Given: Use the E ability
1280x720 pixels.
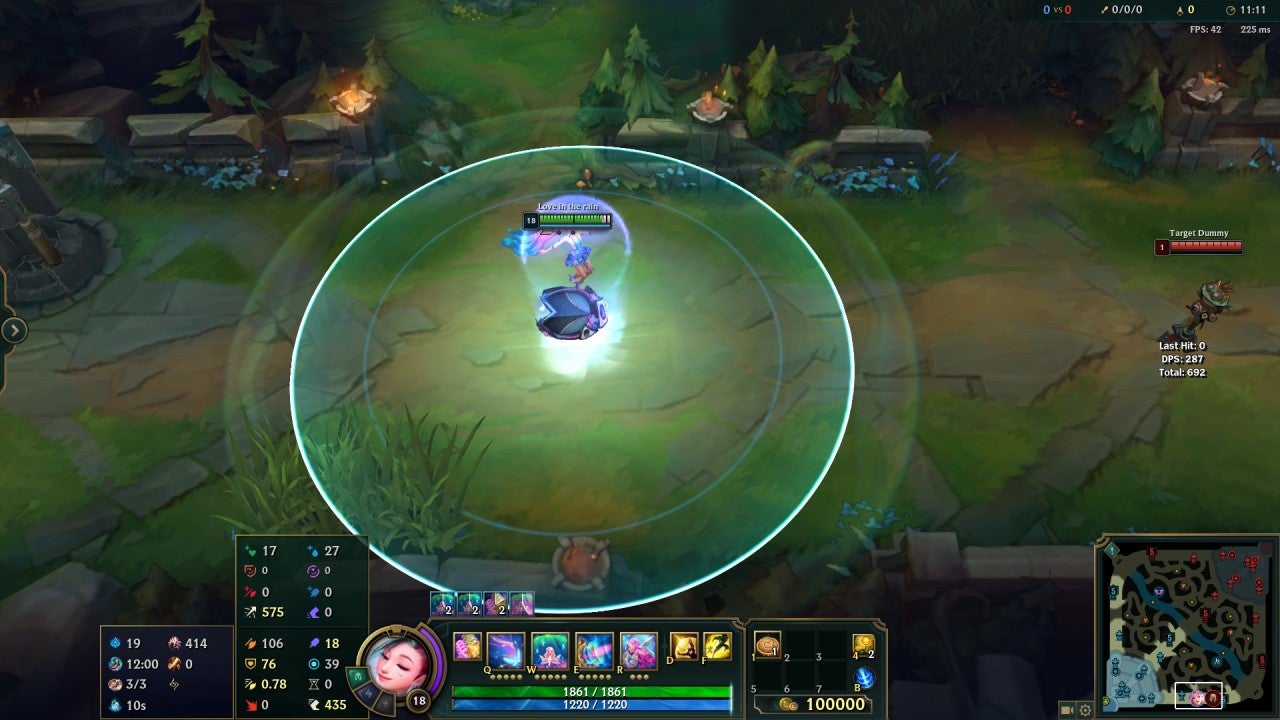Looking at the screenshot, I should [594, 651].
